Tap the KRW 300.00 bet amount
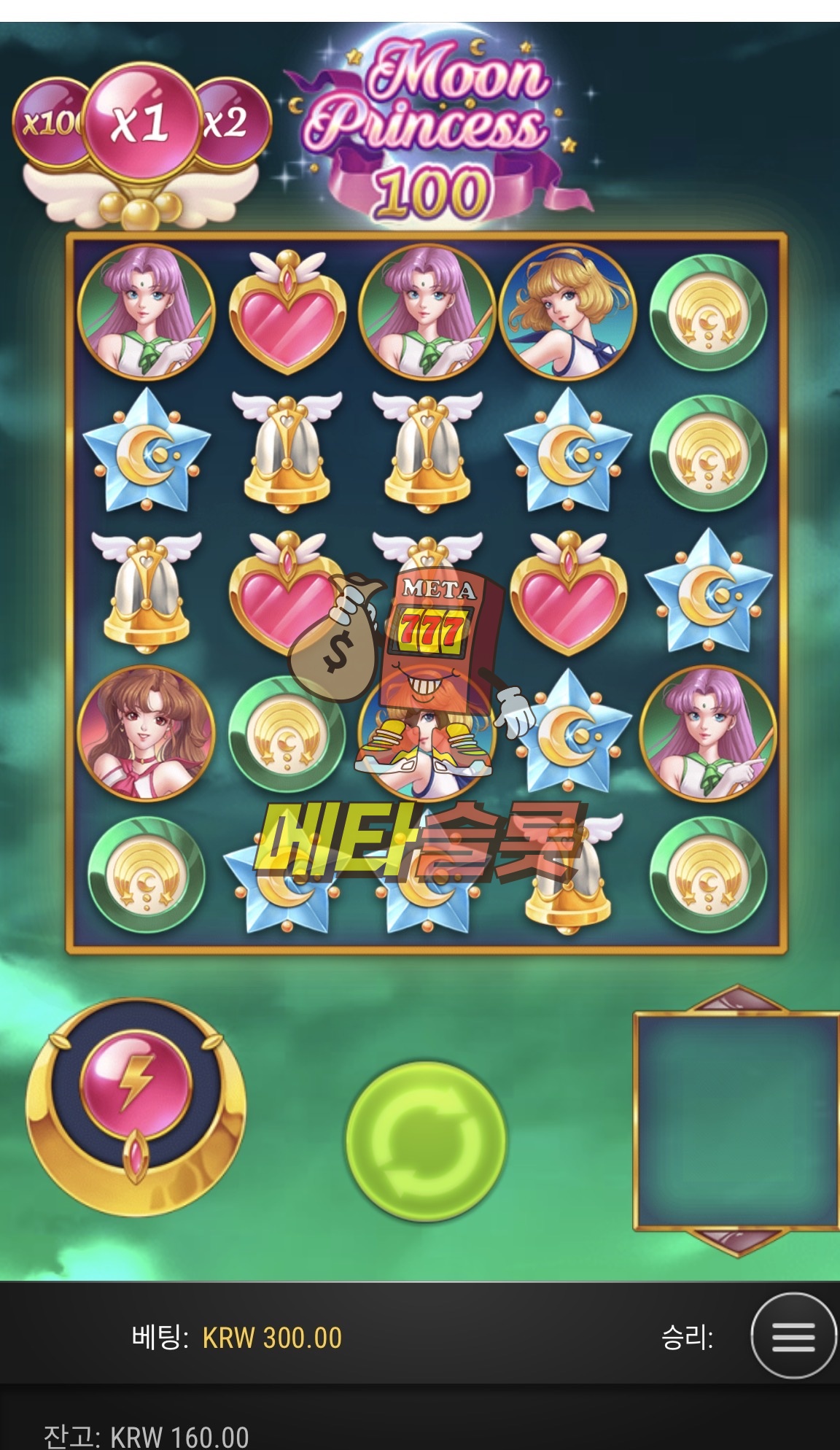 pyautogui.click(x=272, y=1338)
